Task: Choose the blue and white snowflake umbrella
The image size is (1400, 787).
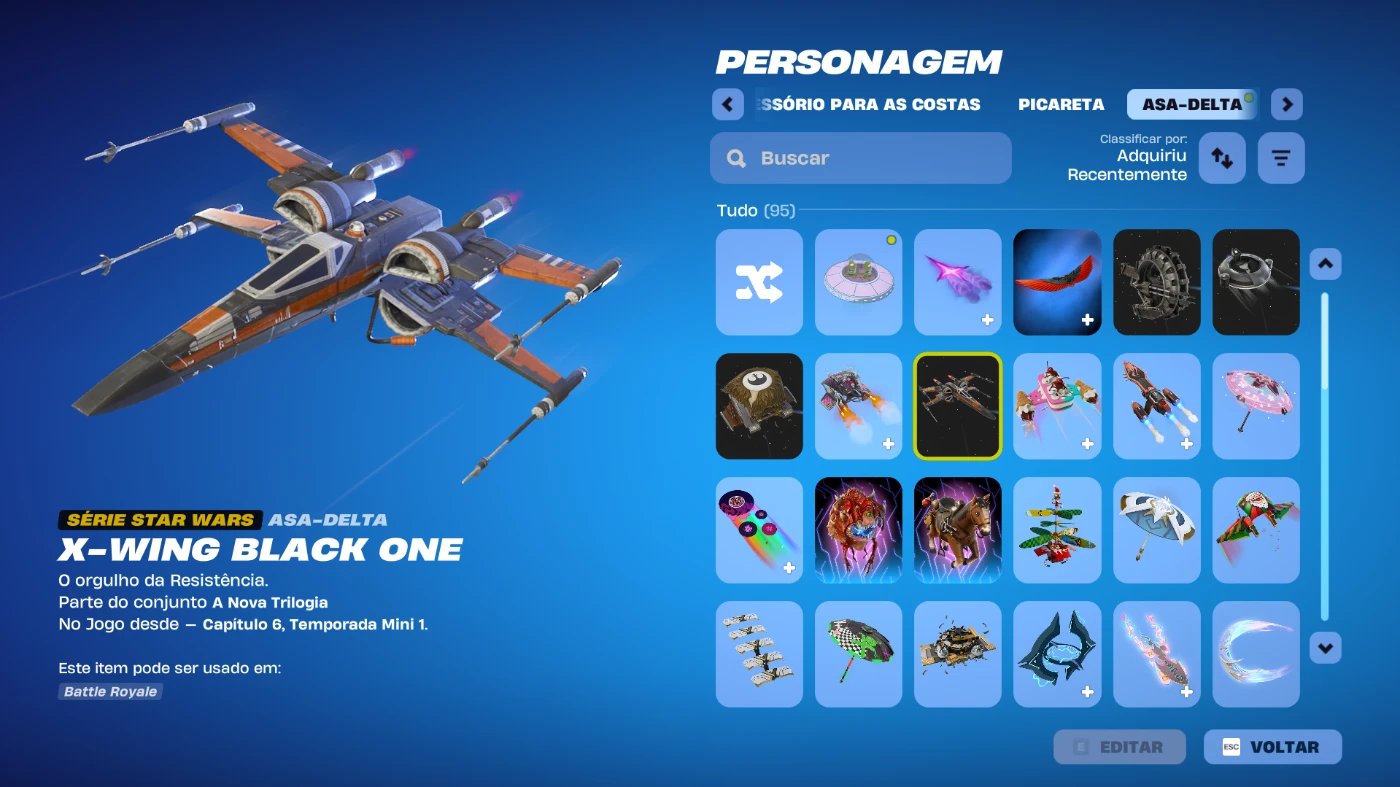Action: tap(1156, 530)
